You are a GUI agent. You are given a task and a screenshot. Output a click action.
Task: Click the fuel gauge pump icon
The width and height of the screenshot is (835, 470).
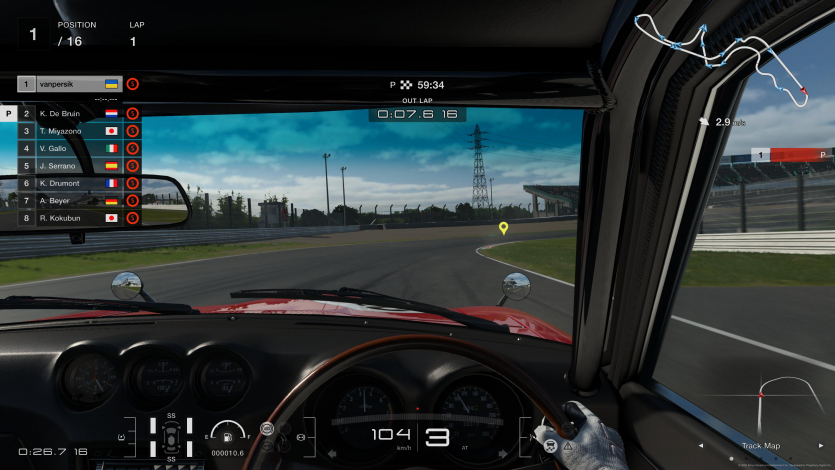tap(231, 435)
